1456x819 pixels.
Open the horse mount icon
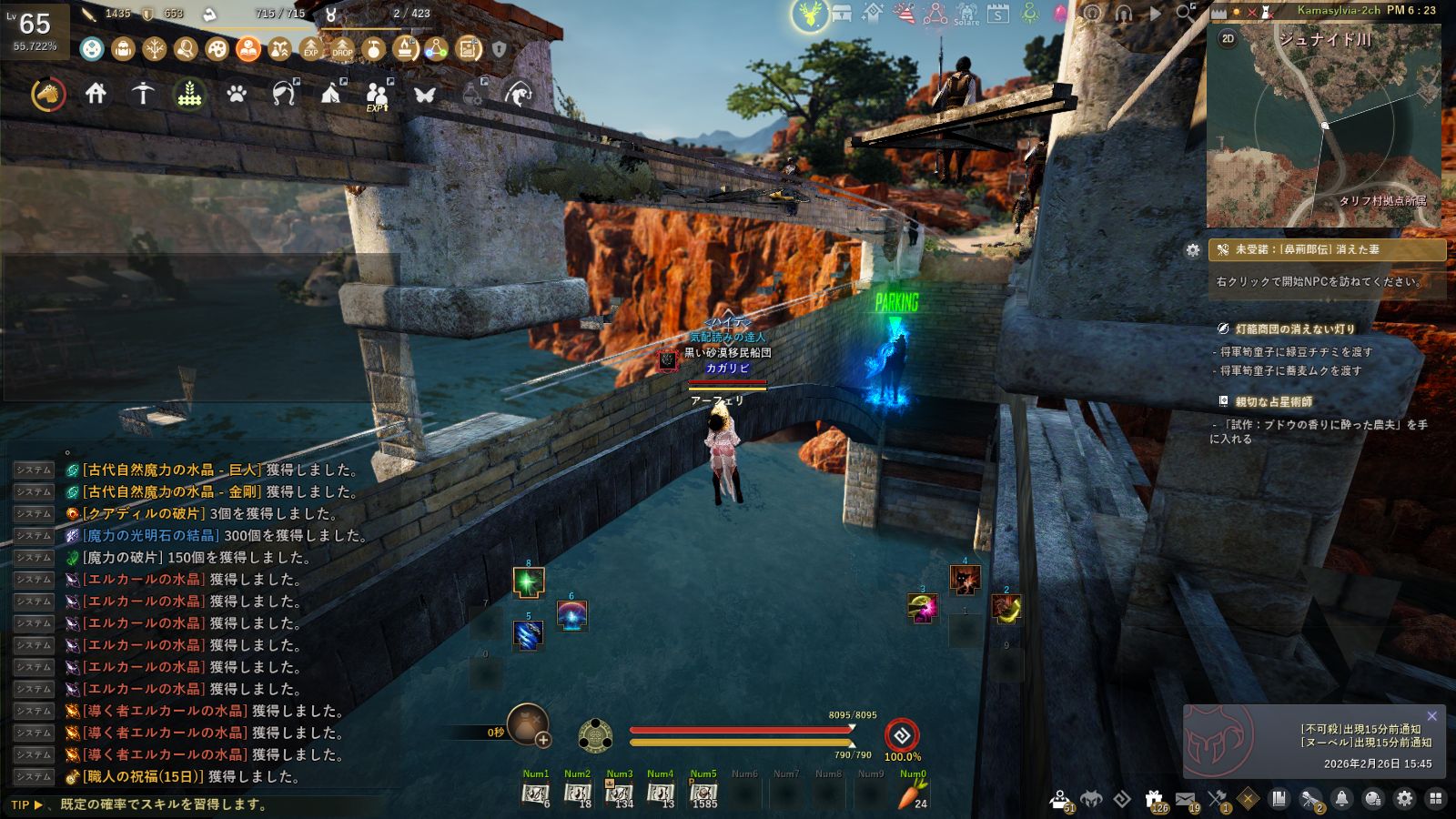tap(48, 94)
